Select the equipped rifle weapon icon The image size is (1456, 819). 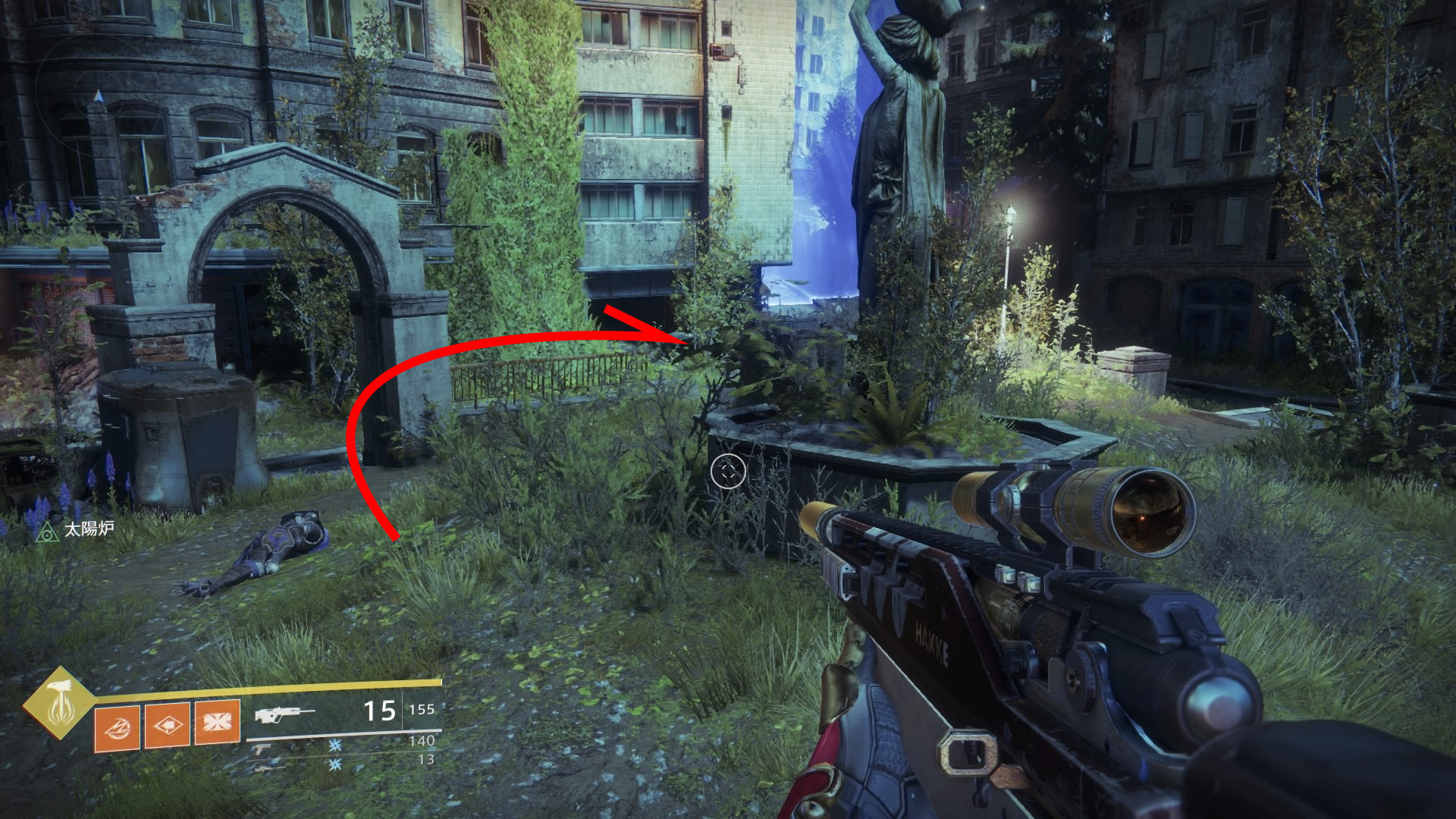point(284,714)
